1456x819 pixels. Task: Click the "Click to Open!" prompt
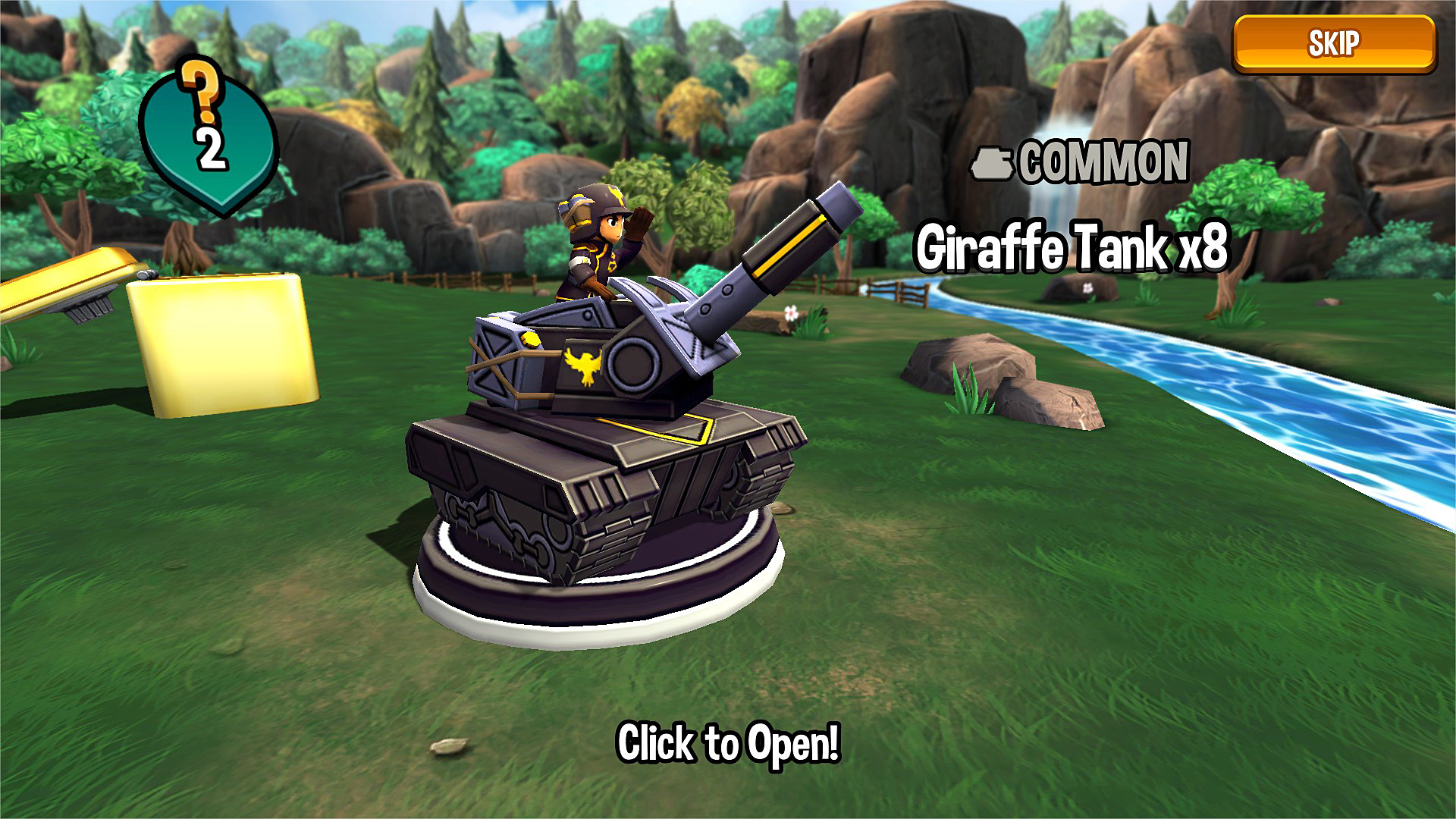click(x=728, y=742)
